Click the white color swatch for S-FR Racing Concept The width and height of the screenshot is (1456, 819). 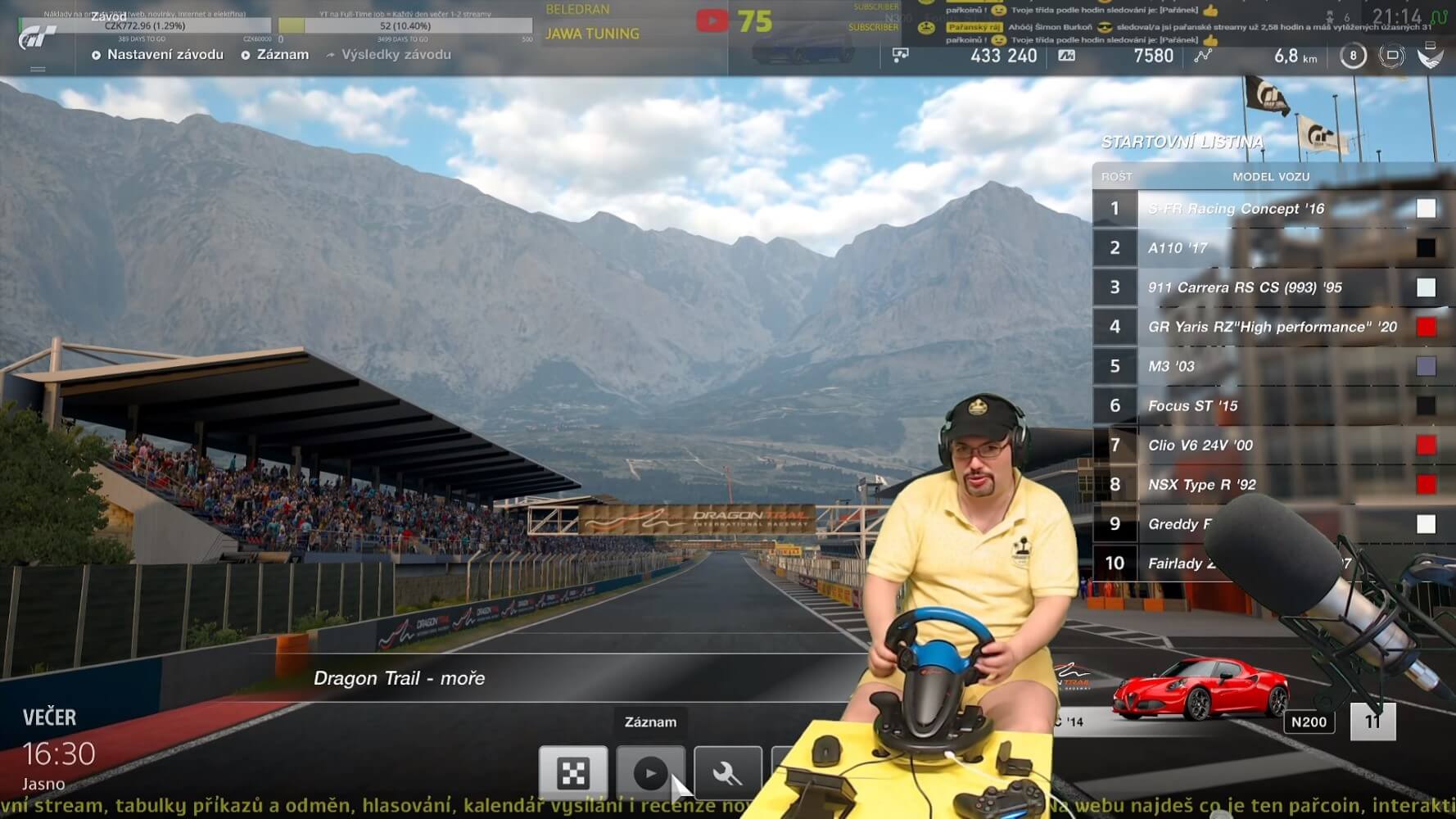1427,208
